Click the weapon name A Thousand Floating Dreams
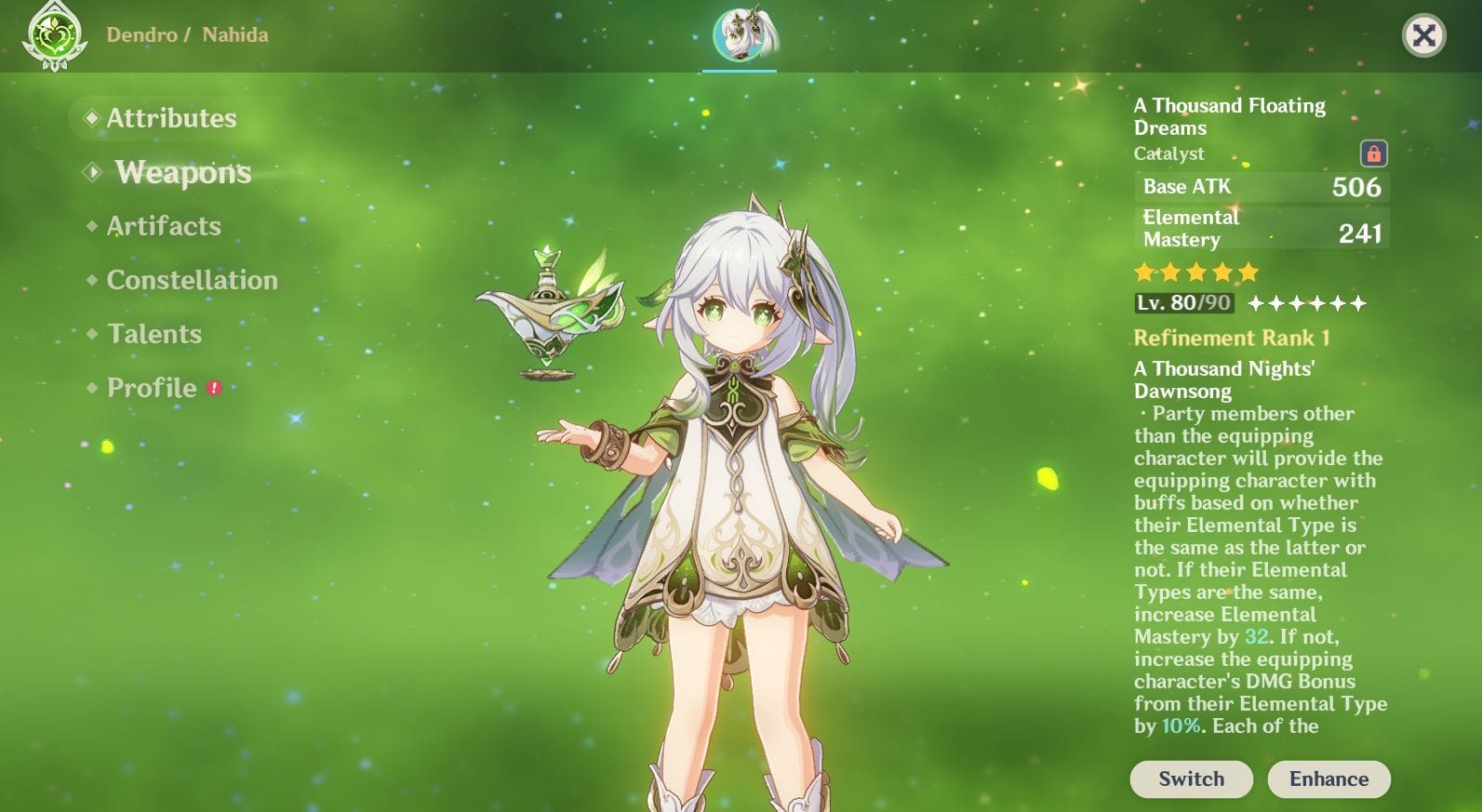The width and height of the screenshot is (1482, 812). tap(1228, 116)
